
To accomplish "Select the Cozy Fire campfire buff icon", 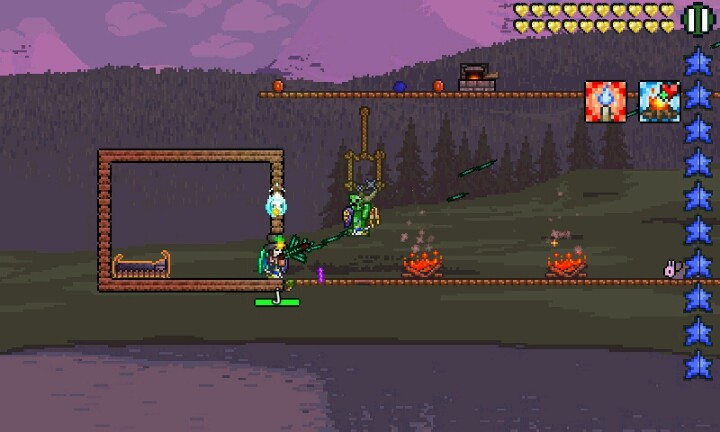I will pyautogui.click(x=659, y=102).
